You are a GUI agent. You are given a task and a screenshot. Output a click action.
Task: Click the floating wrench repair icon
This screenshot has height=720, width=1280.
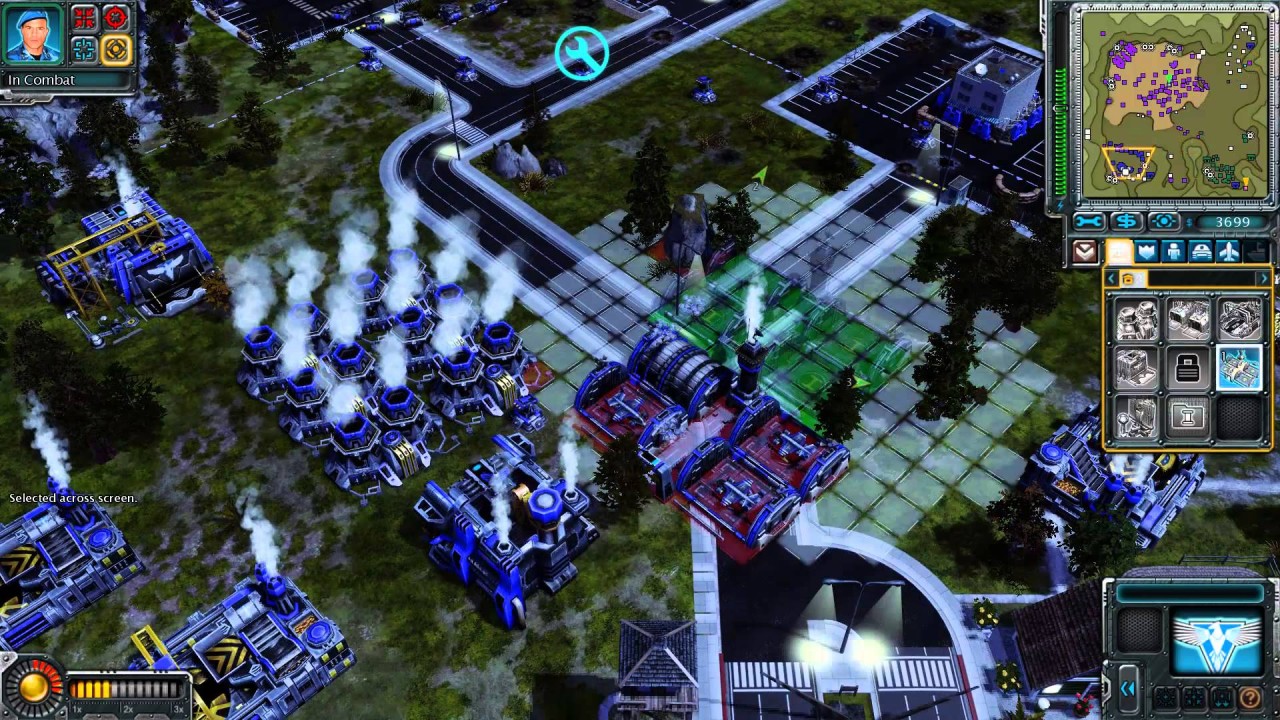pos(581,53)
